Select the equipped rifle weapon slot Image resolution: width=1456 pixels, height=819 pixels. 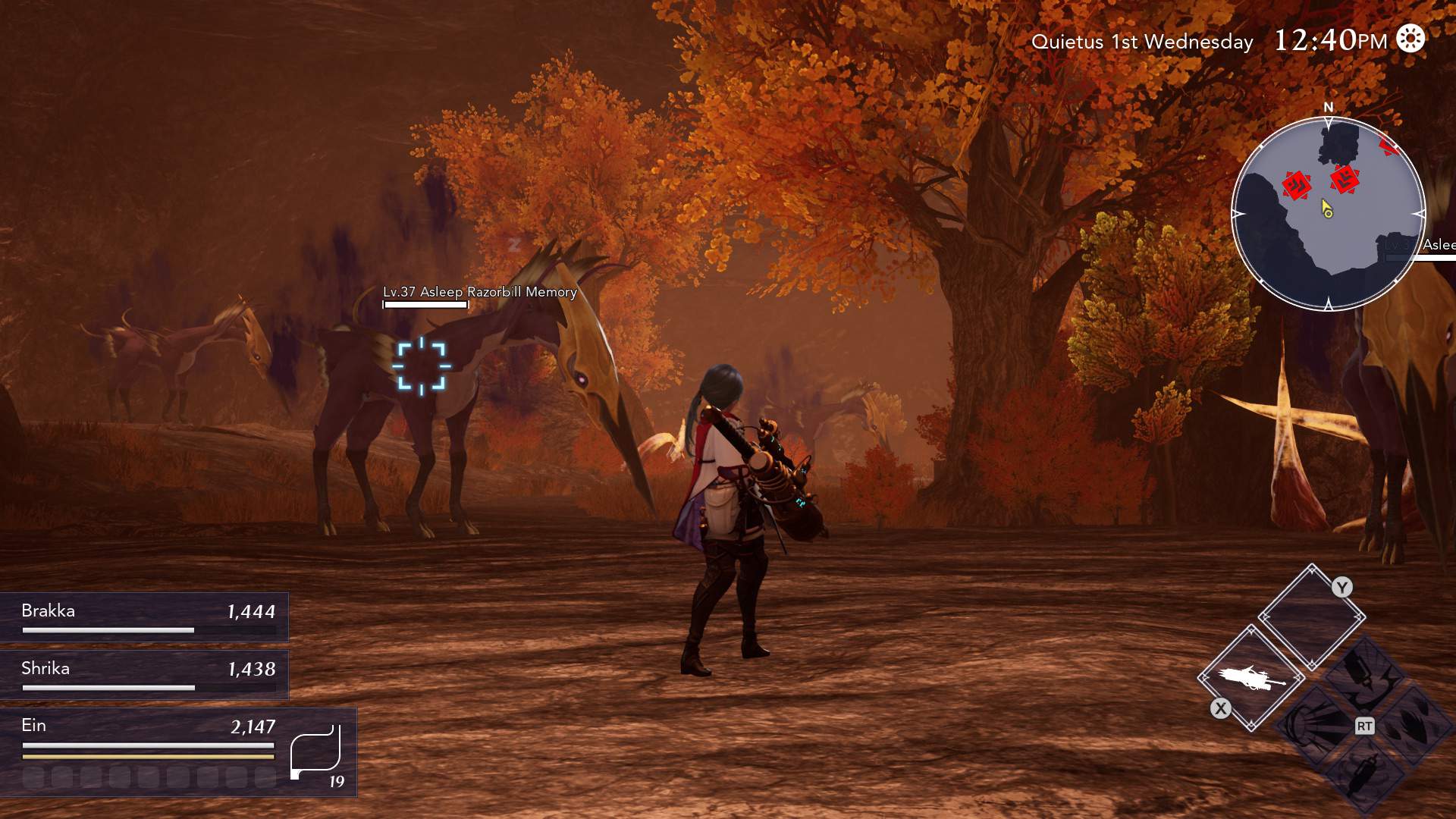1251,678
